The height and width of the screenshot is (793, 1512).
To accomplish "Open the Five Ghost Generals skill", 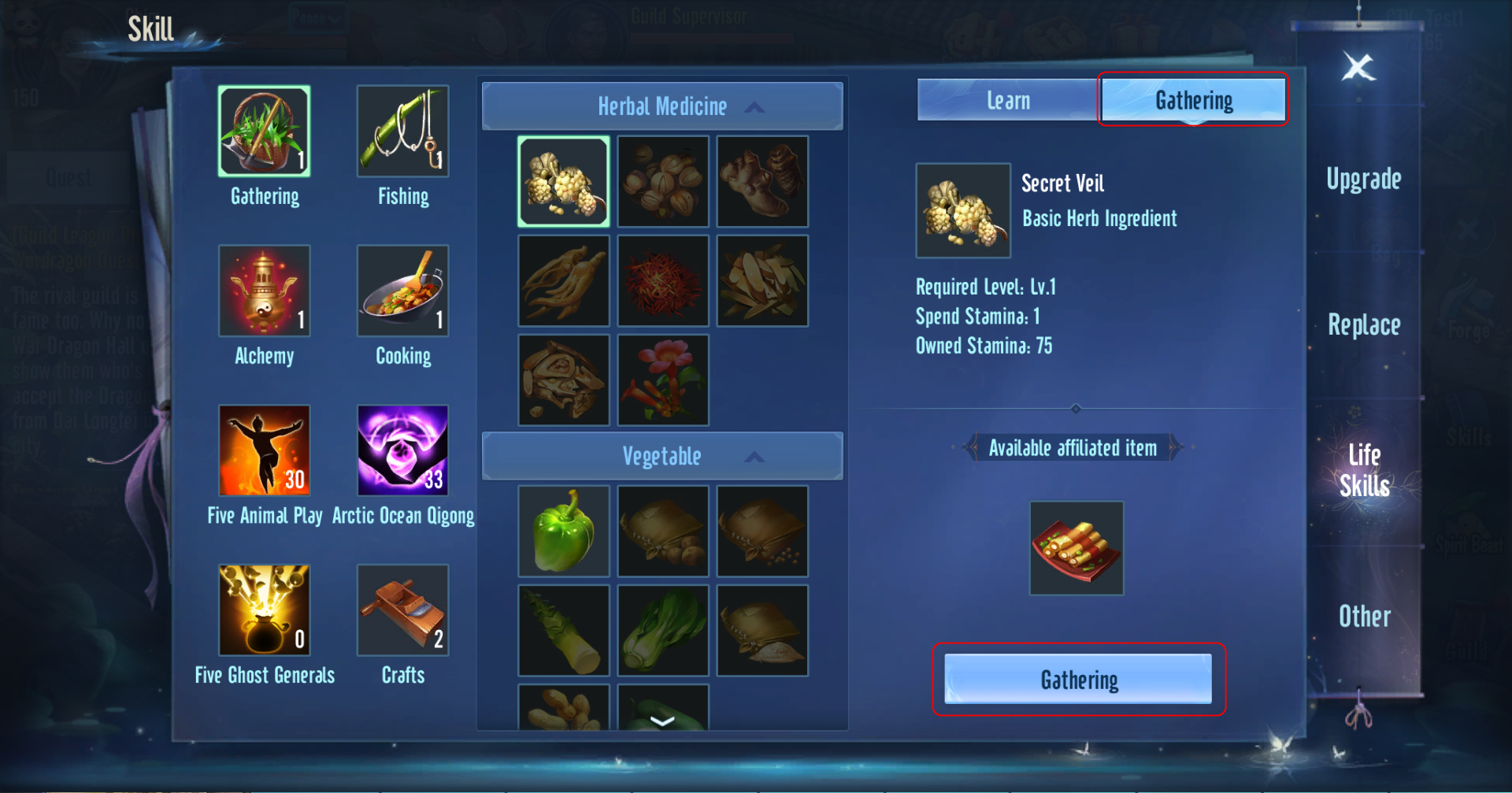I will [x=265, y=610].
